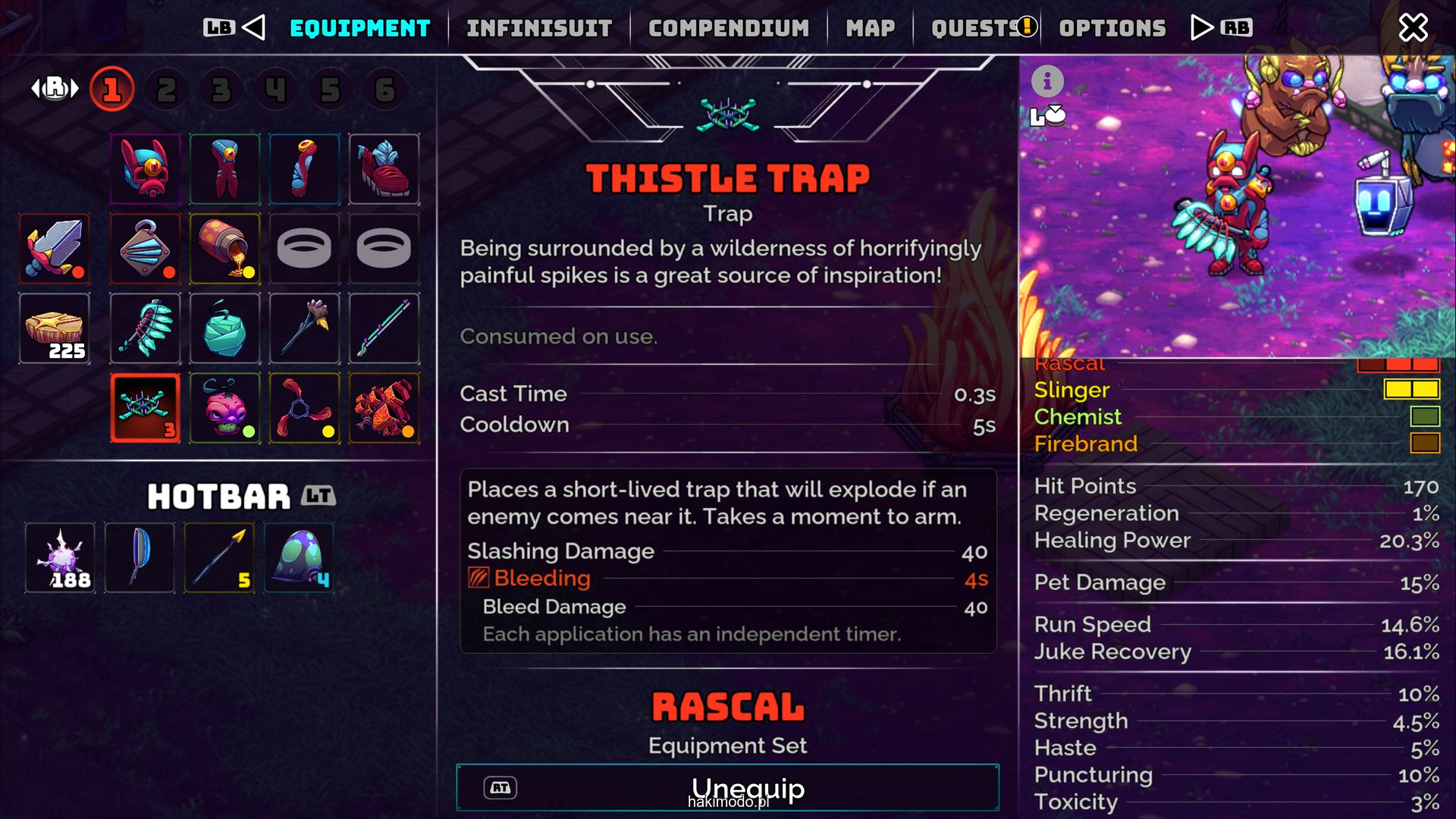Select the red three-bladed boomerang slot
This screenshot has width=1456, height=819.
[304, 408]
